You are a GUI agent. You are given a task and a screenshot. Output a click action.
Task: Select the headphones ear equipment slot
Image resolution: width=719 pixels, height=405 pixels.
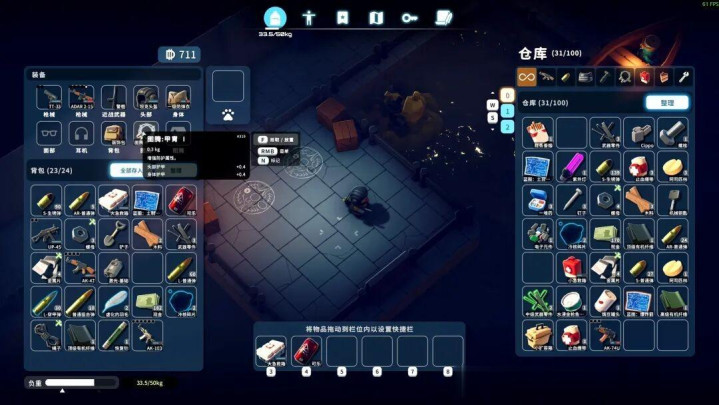81,133
